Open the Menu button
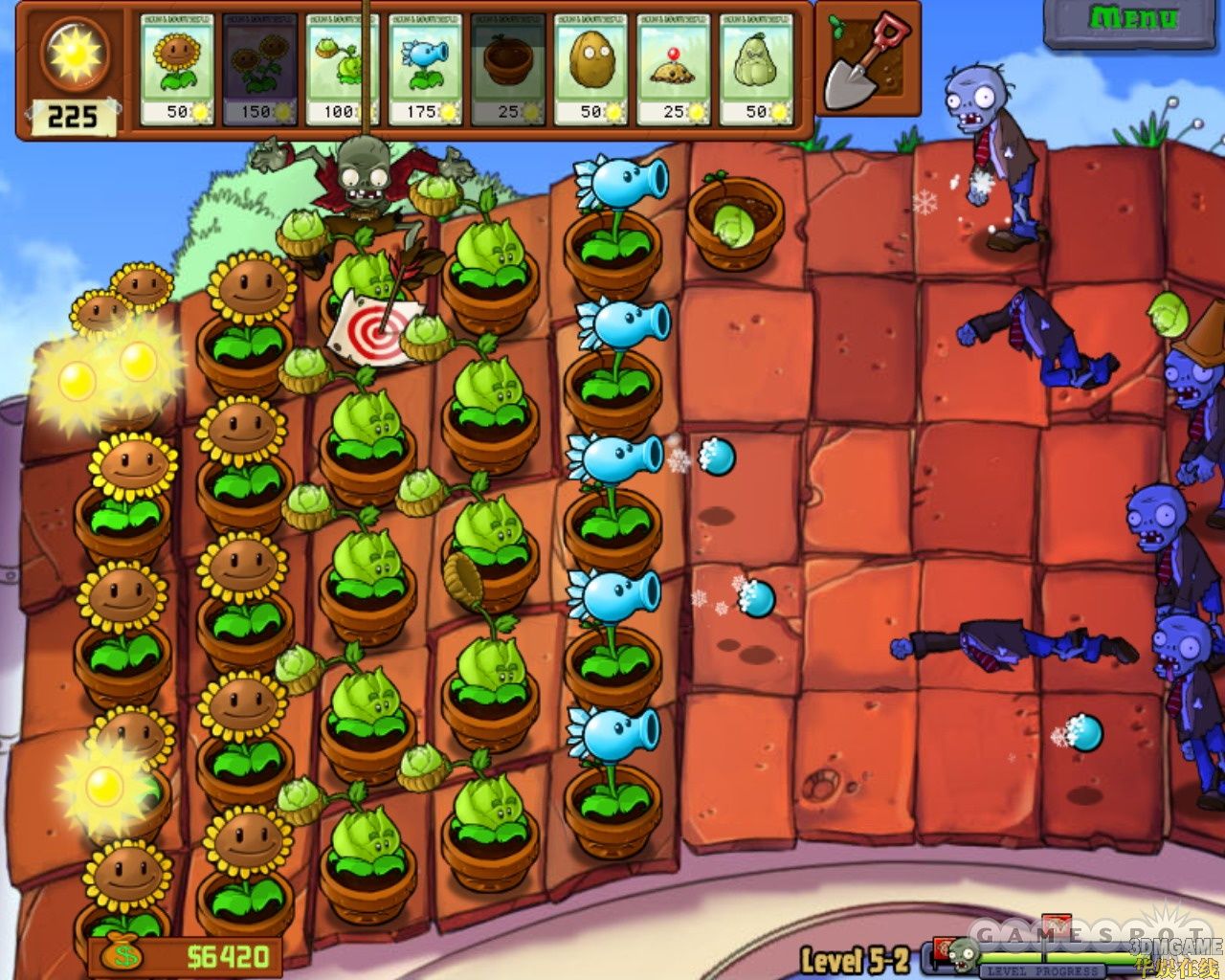 (1132, 21)
